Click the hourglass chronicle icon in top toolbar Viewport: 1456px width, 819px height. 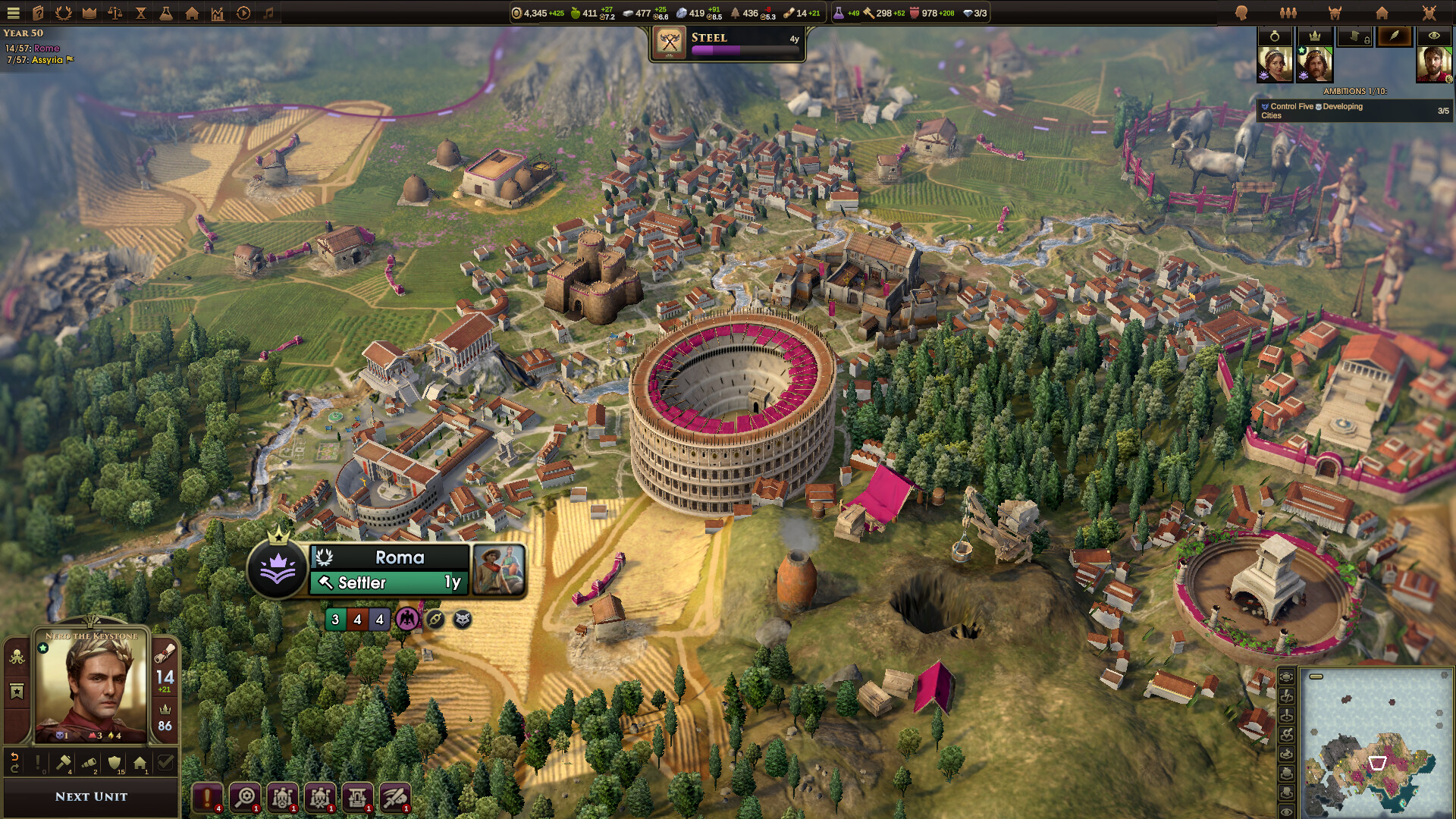coord(141,12)
